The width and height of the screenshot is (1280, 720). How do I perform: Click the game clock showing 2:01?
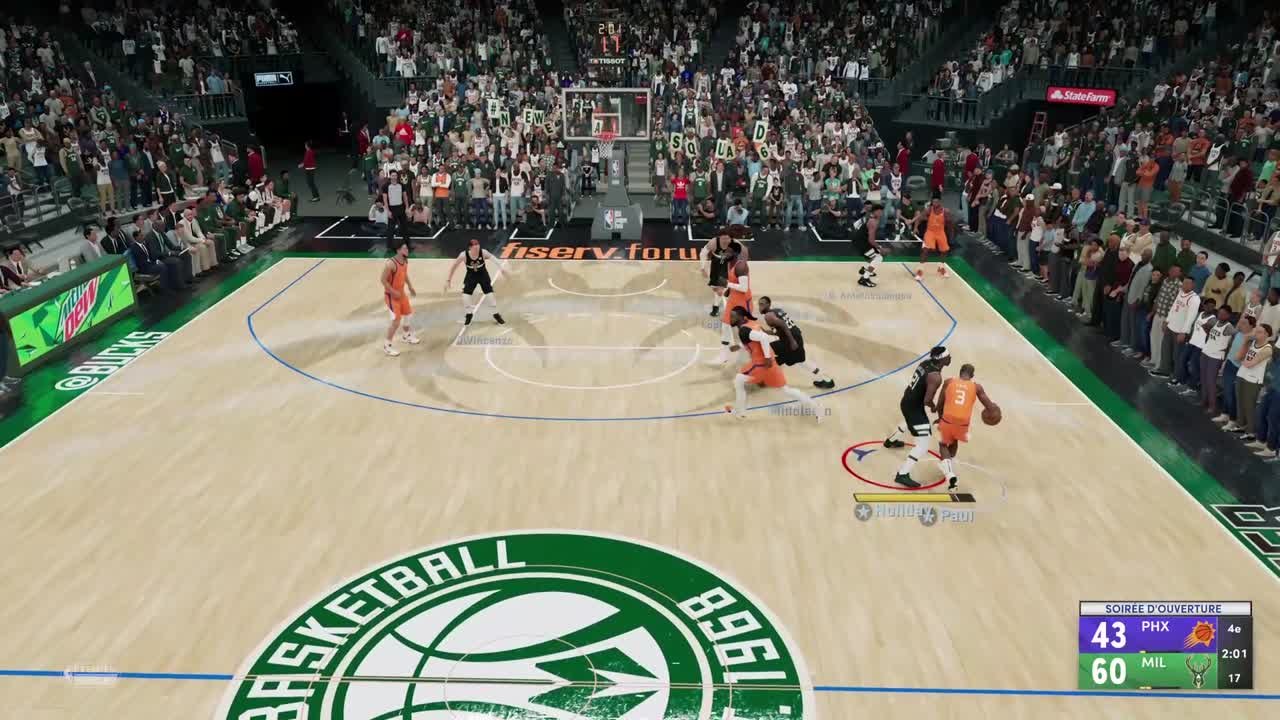pyautogui.click(x=1235, y=653)
